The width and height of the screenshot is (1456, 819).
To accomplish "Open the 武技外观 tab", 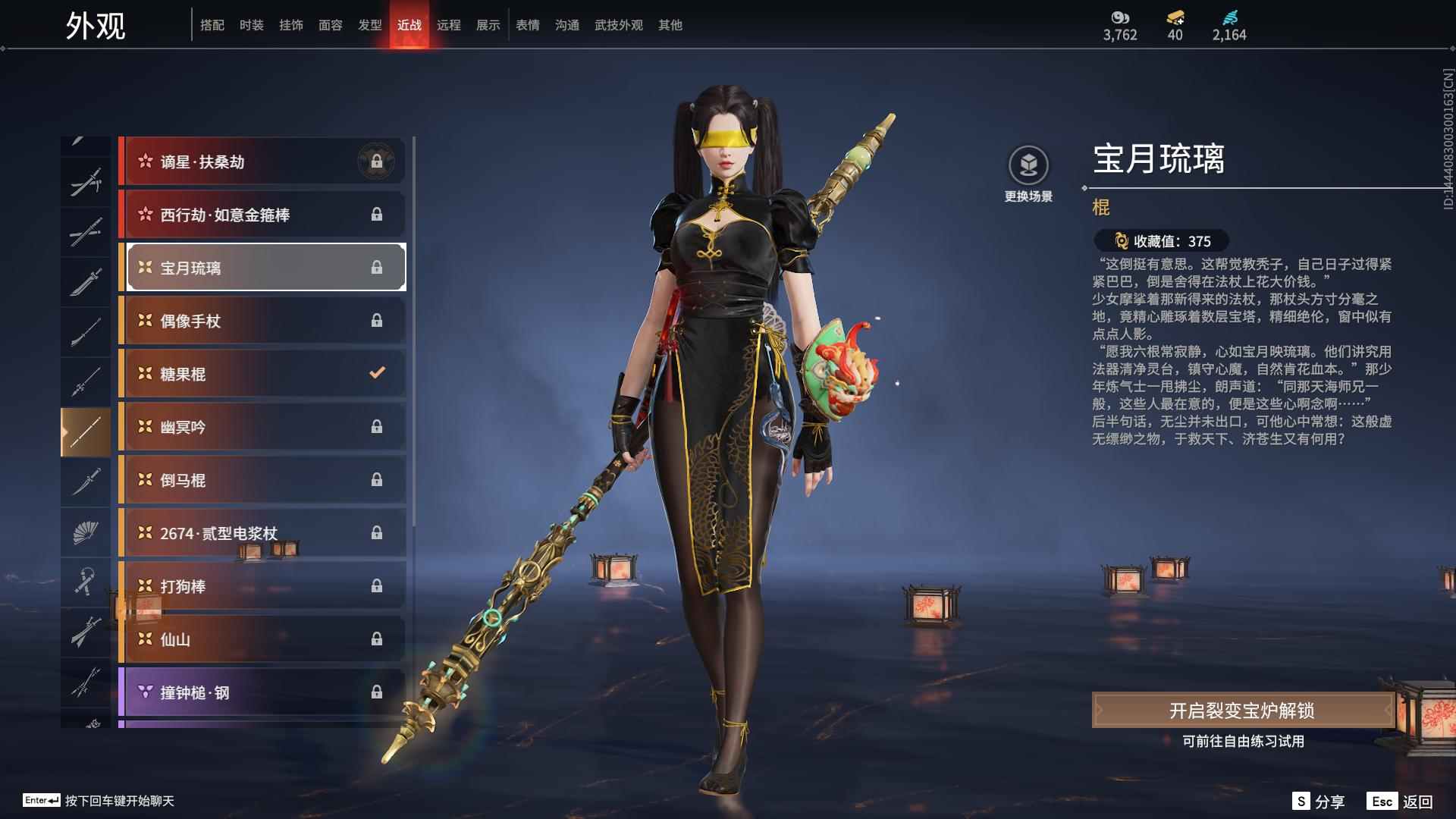I will tap(618, 25).
